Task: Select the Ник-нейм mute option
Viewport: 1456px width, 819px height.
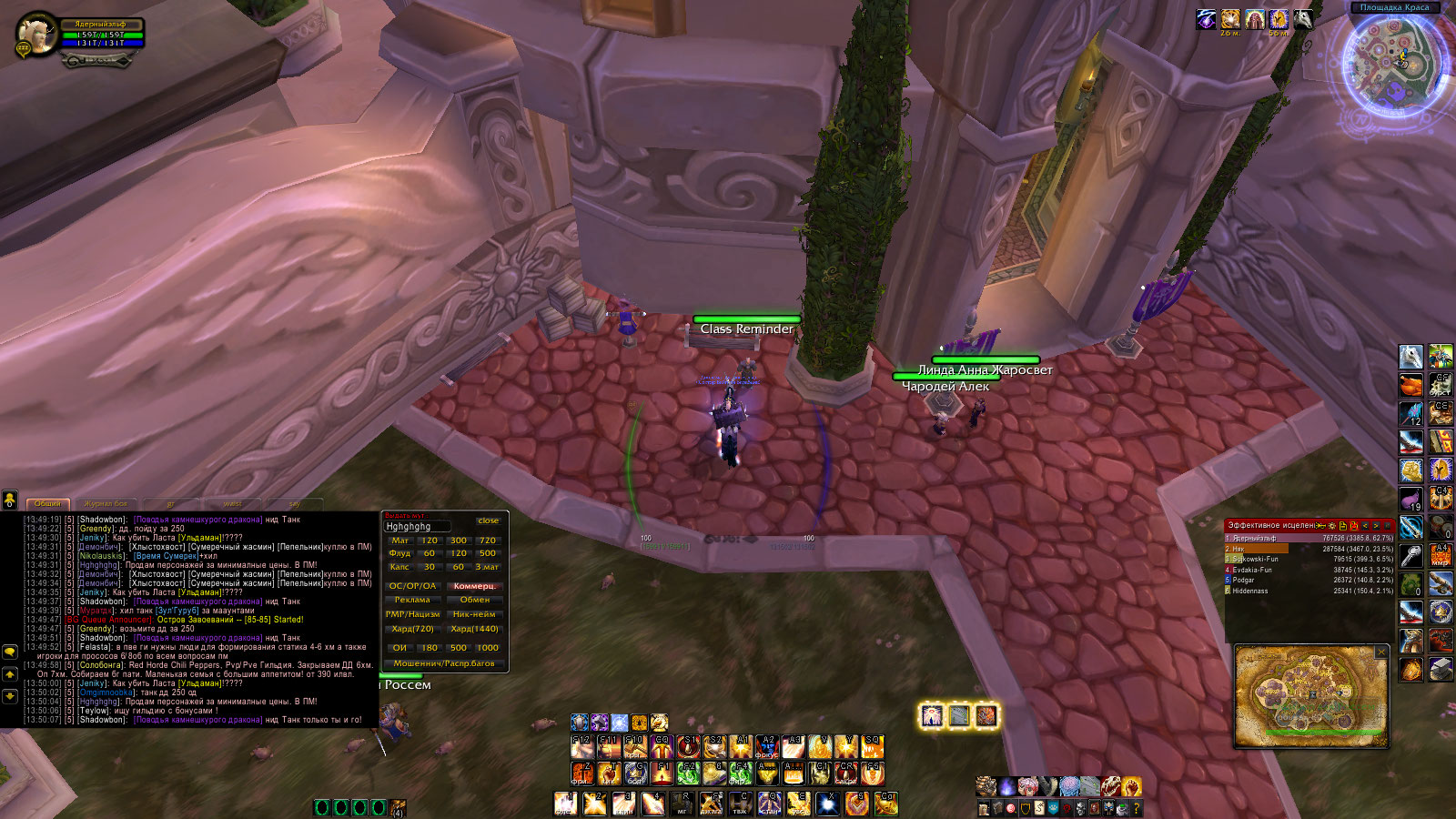Action: click(475, 614)
